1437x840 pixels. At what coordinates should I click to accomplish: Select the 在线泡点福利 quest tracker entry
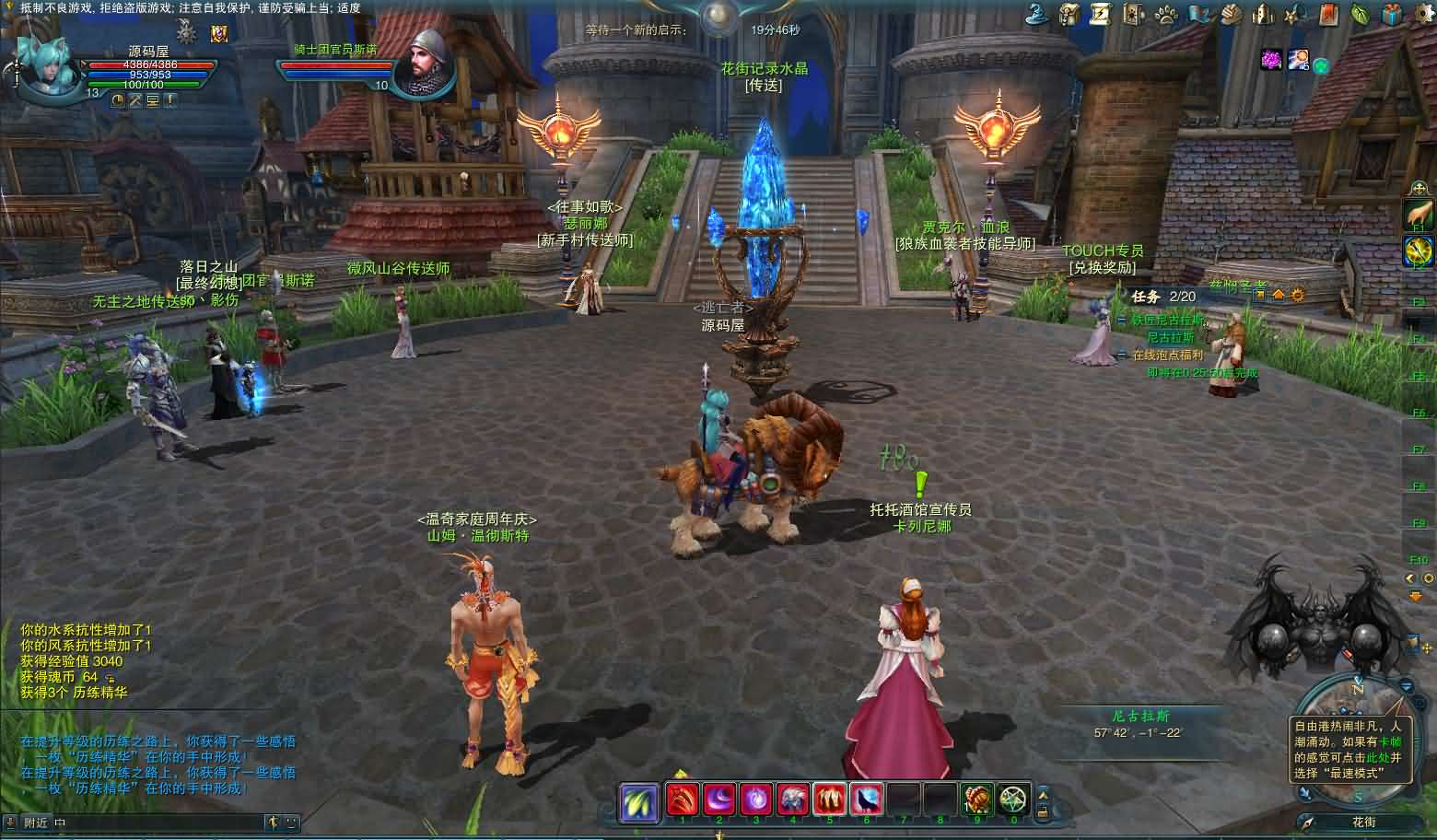1167,355
